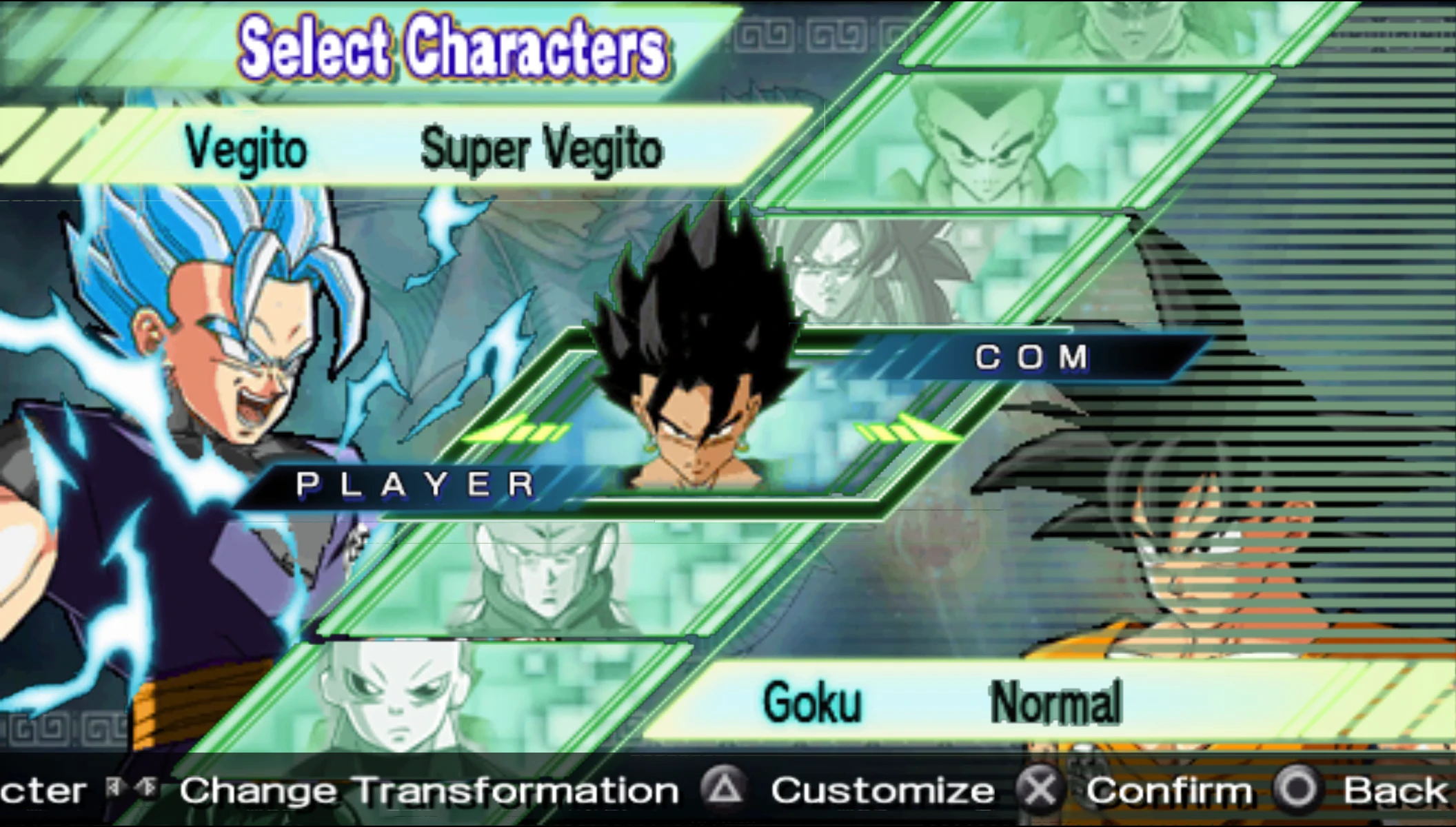
Task: Click the COM's Goku name label
Action: [812, 702]
